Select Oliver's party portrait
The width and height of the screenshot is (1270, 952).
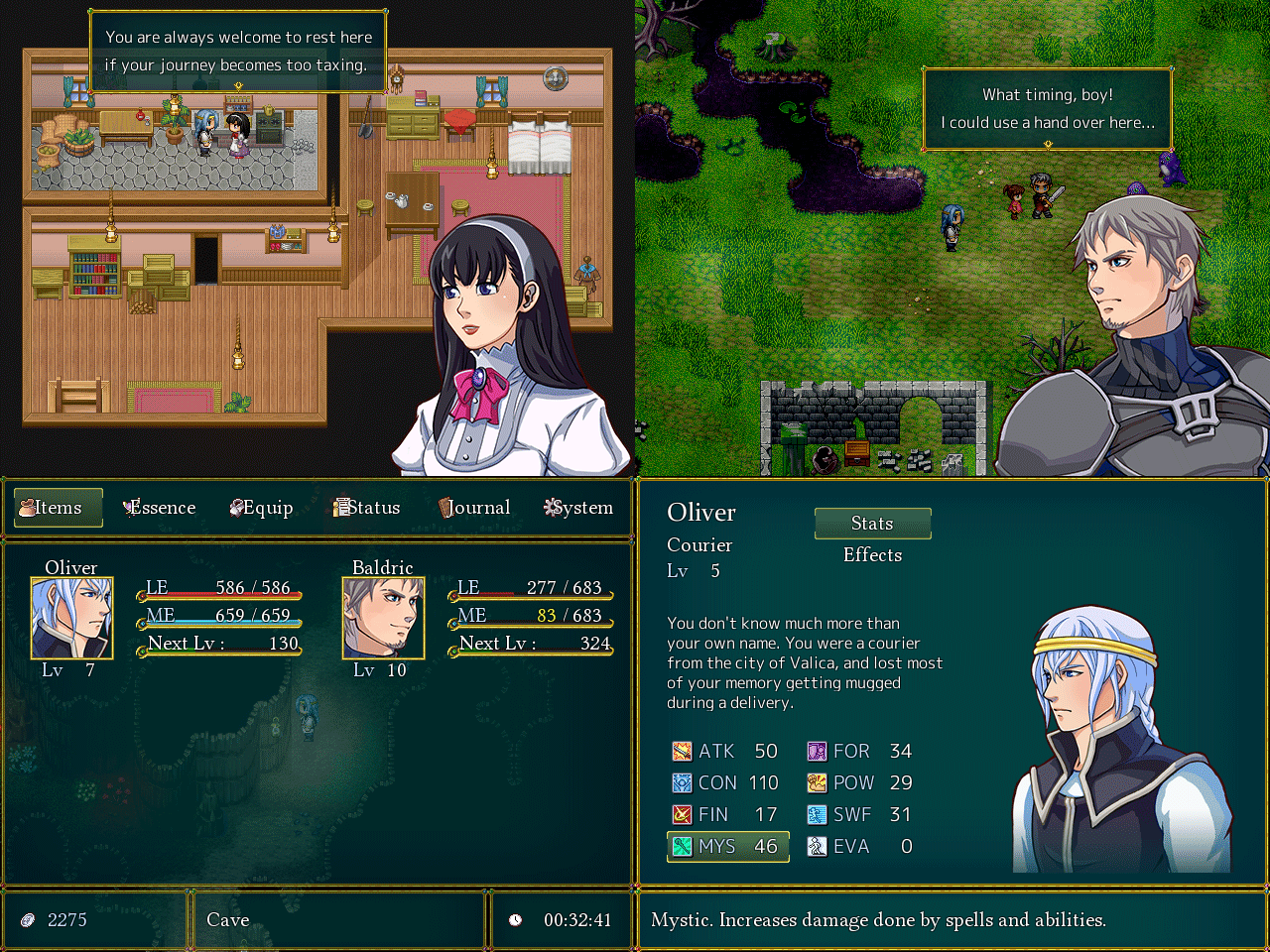point(72,618)
